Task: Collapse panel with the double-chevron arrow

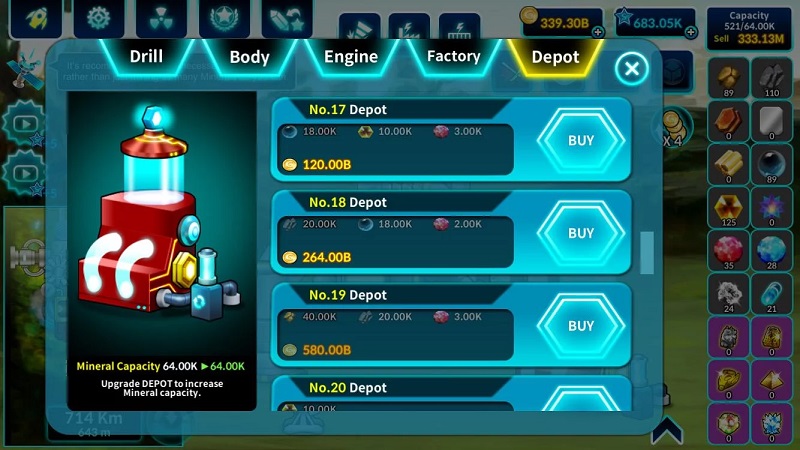Action: click(x=667, y=430)
